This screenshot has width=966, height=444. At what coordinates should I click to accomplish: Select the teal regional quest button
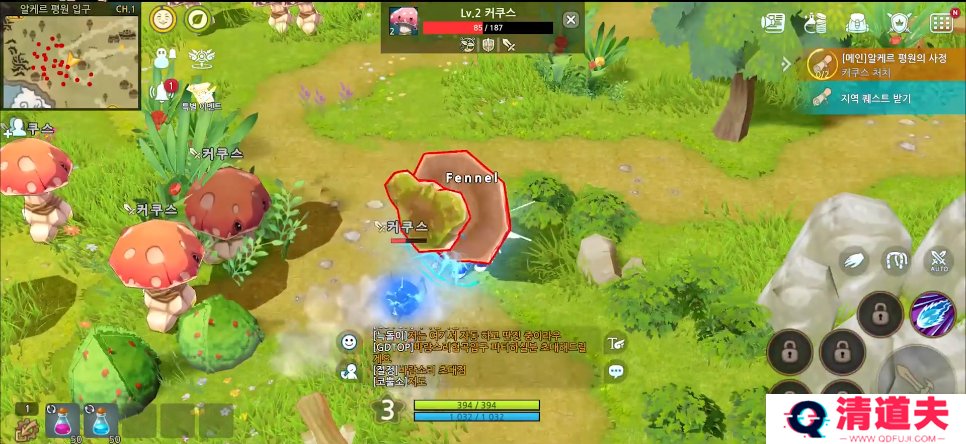click(x=880, y=98)
